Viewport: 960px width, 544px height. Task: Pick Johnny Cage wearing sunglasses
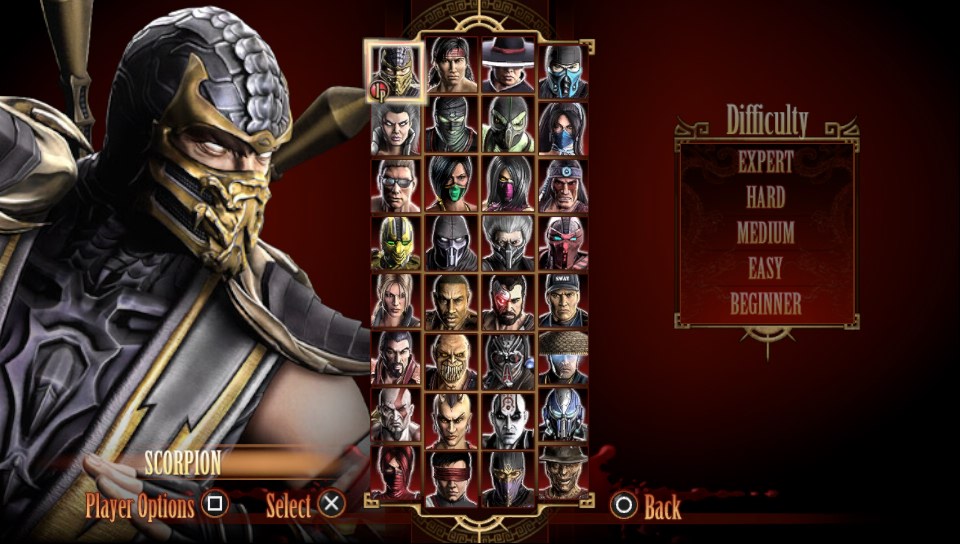point(396,185)
